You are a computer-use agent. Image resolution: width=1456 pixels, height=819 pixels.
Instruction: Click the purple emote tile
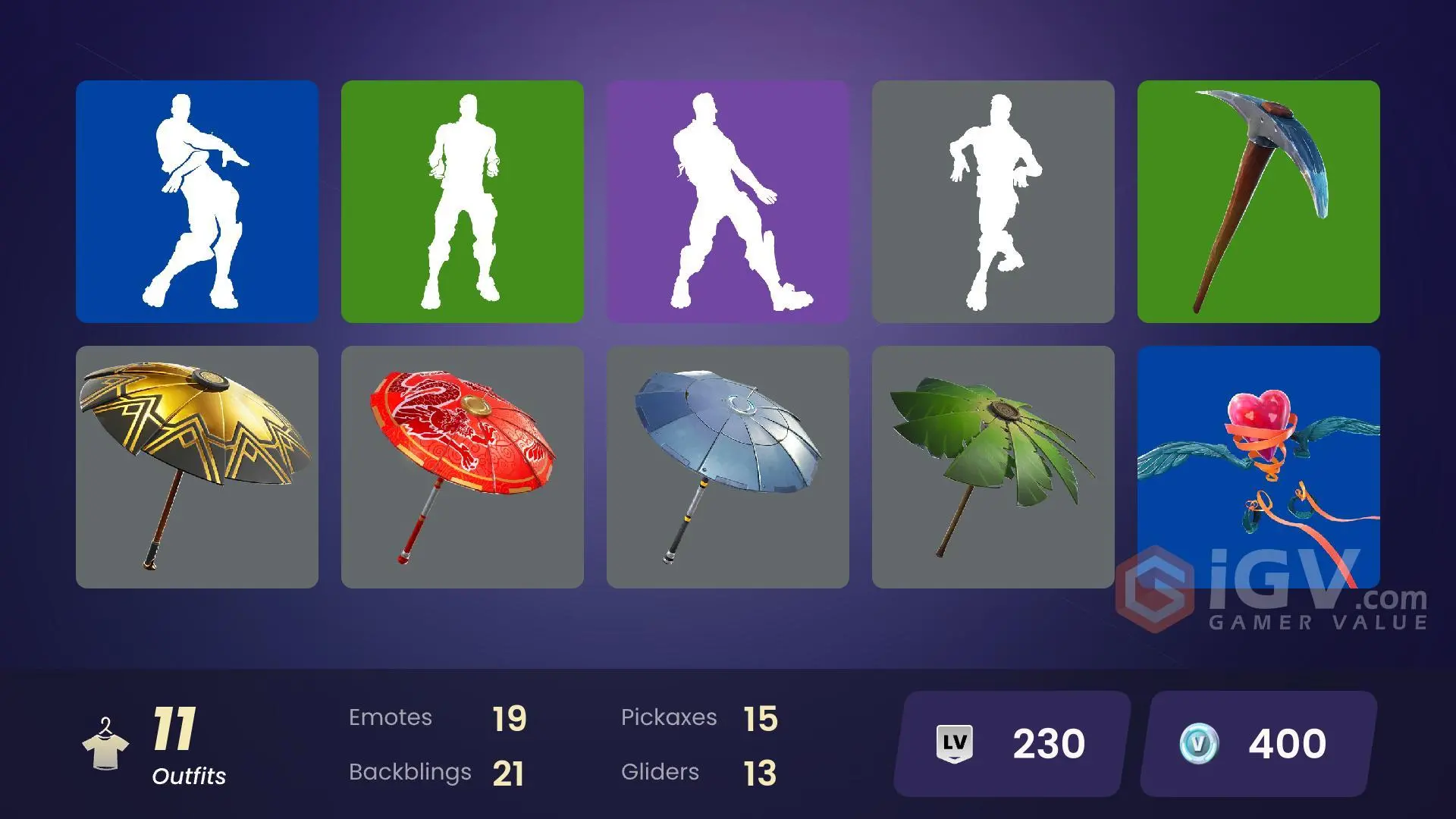728,205
